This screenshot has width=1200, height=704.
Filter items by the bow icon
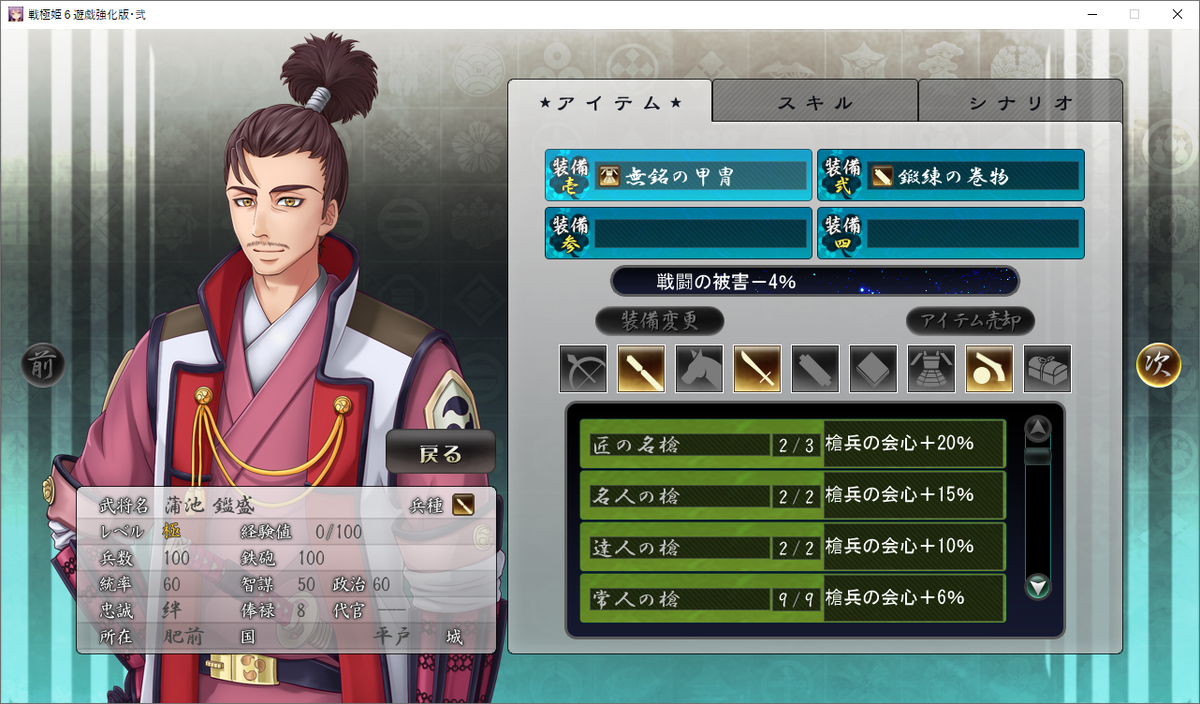[x=584, y=369]
